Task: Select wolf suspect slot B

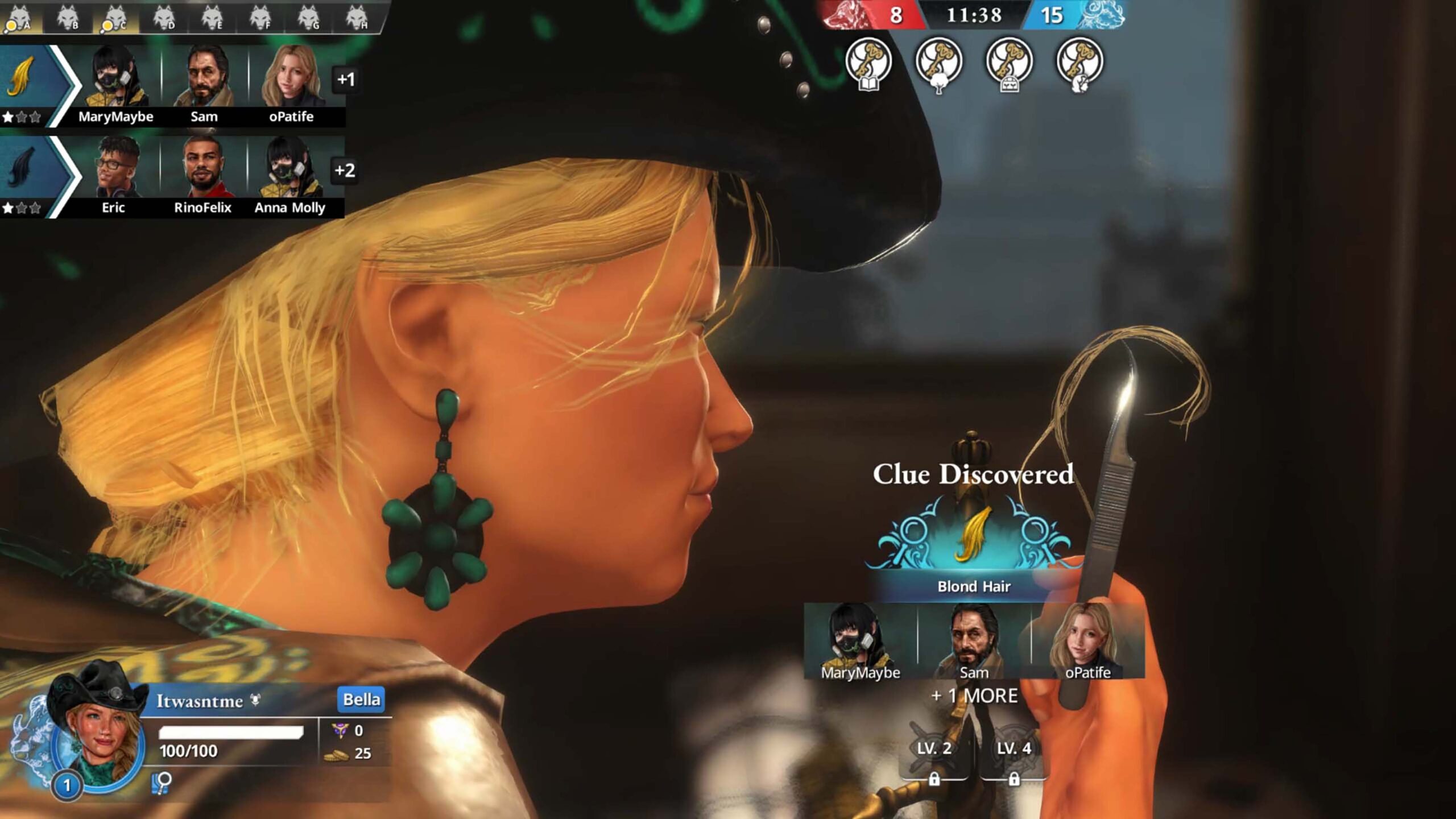Action: 67,18
